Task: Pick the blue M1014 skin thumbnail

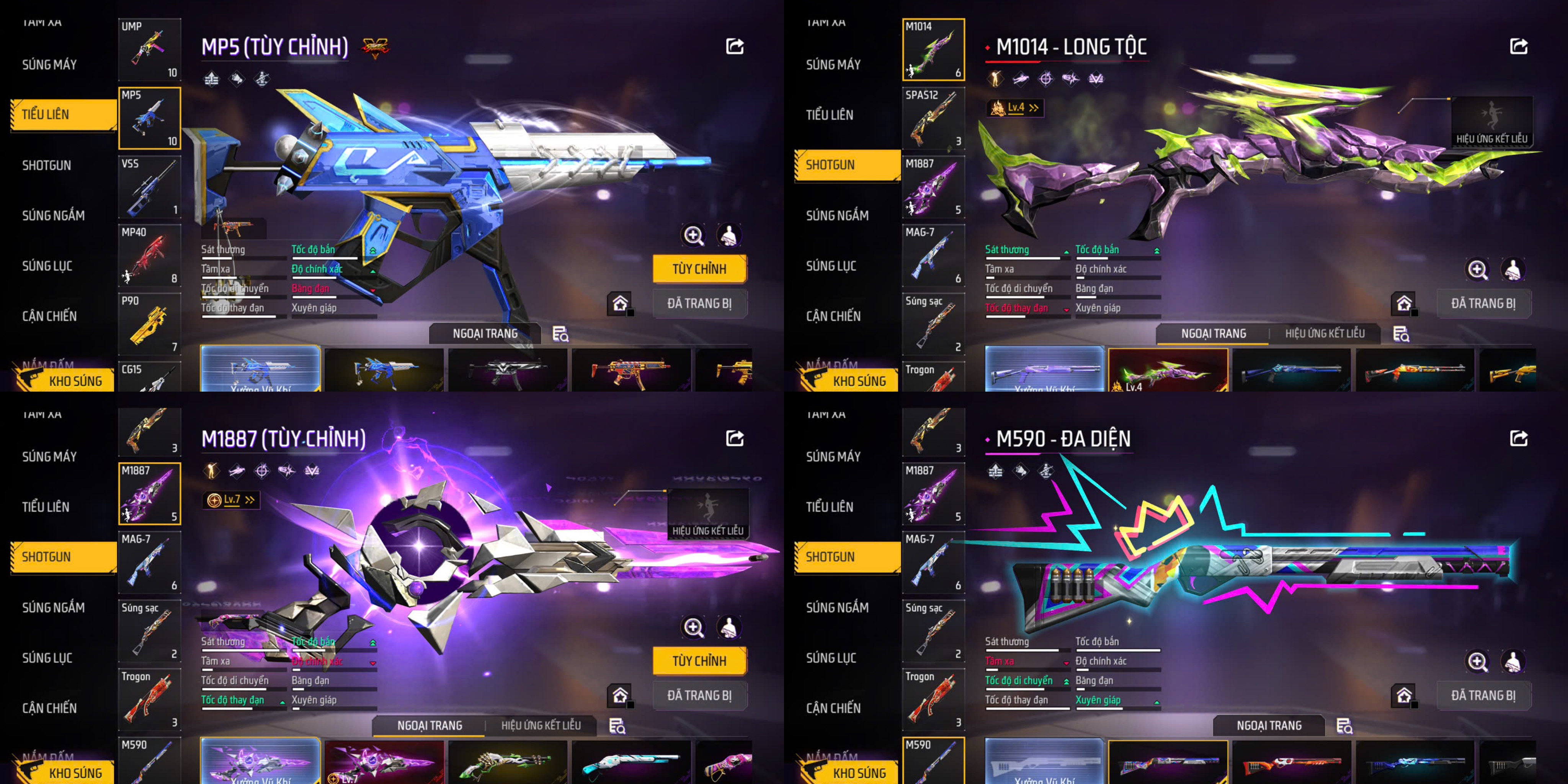Action: (1291, 369)
